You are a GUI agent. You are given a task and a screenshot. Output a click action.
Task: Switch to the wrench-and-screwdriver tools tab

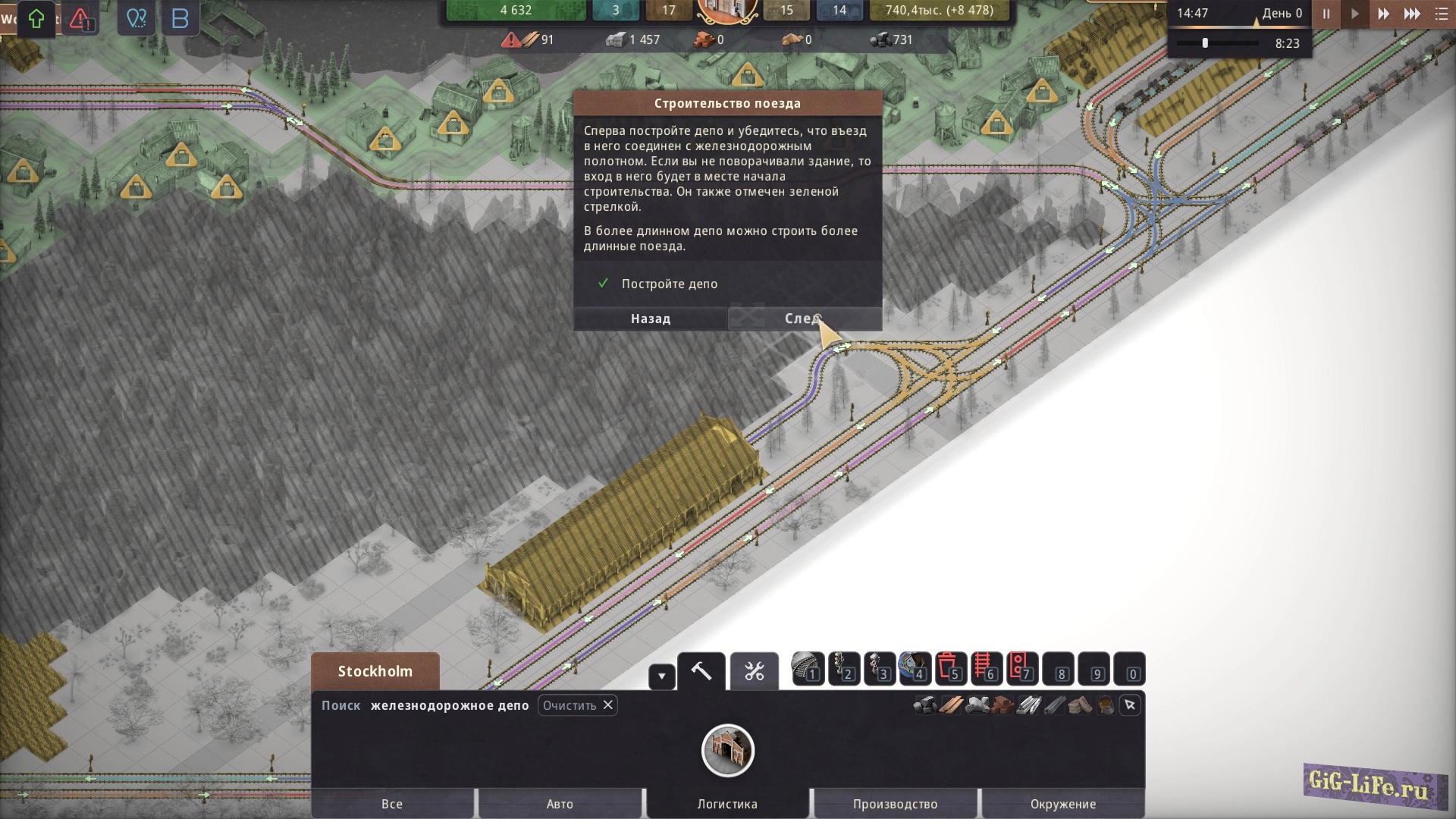point(755,671)
